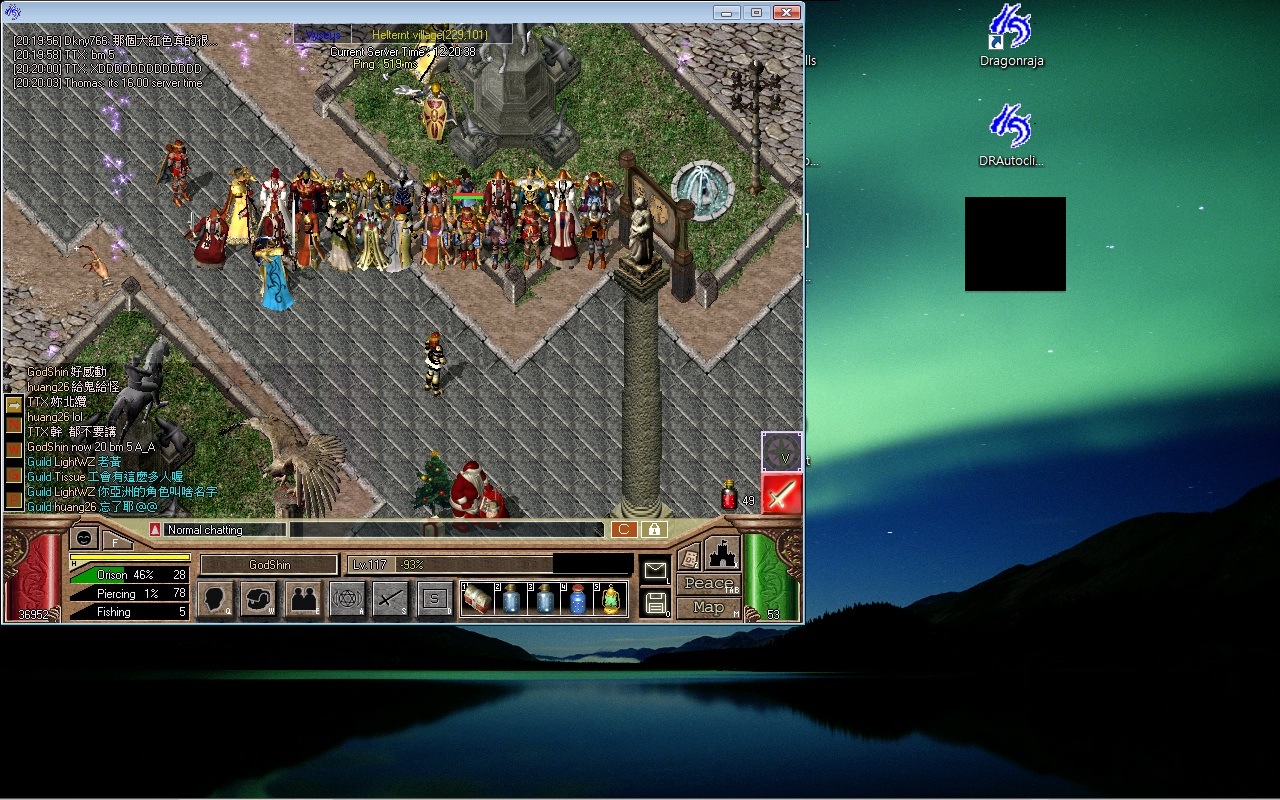Image resolution: width=1280 pixels, height=800 pixels.
Task: Click the orange C button by chat bar
Action: pyautogui.click(x=623, y=530)
